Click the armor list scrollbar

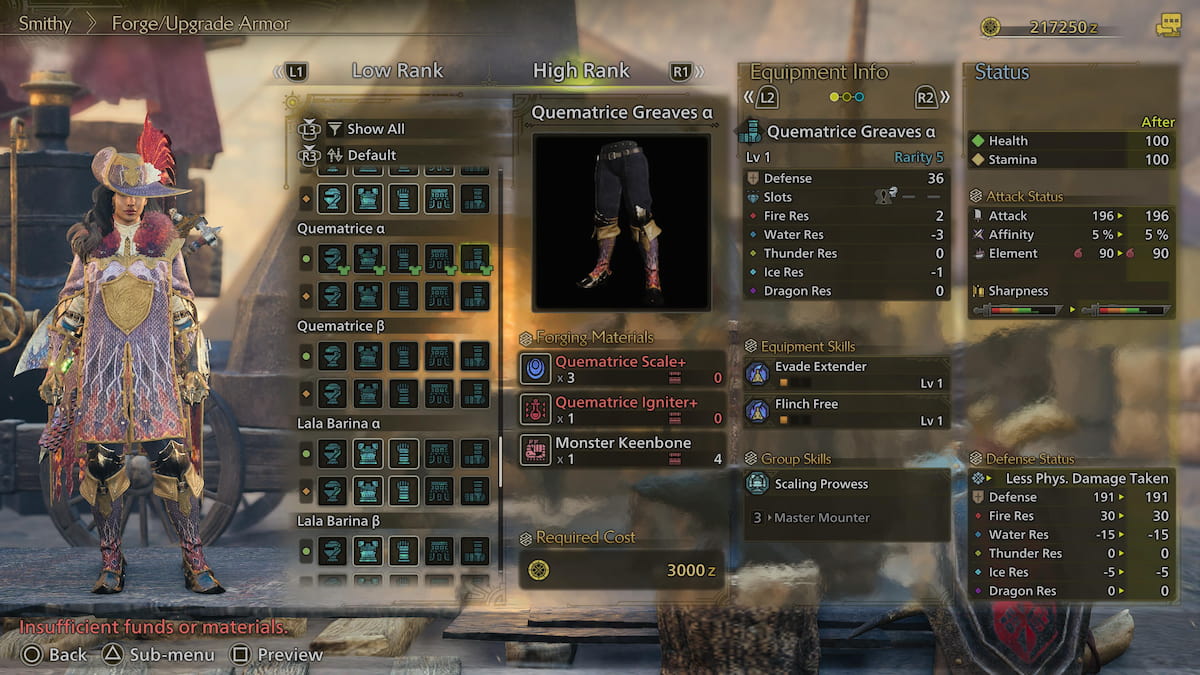pos(501,460)
